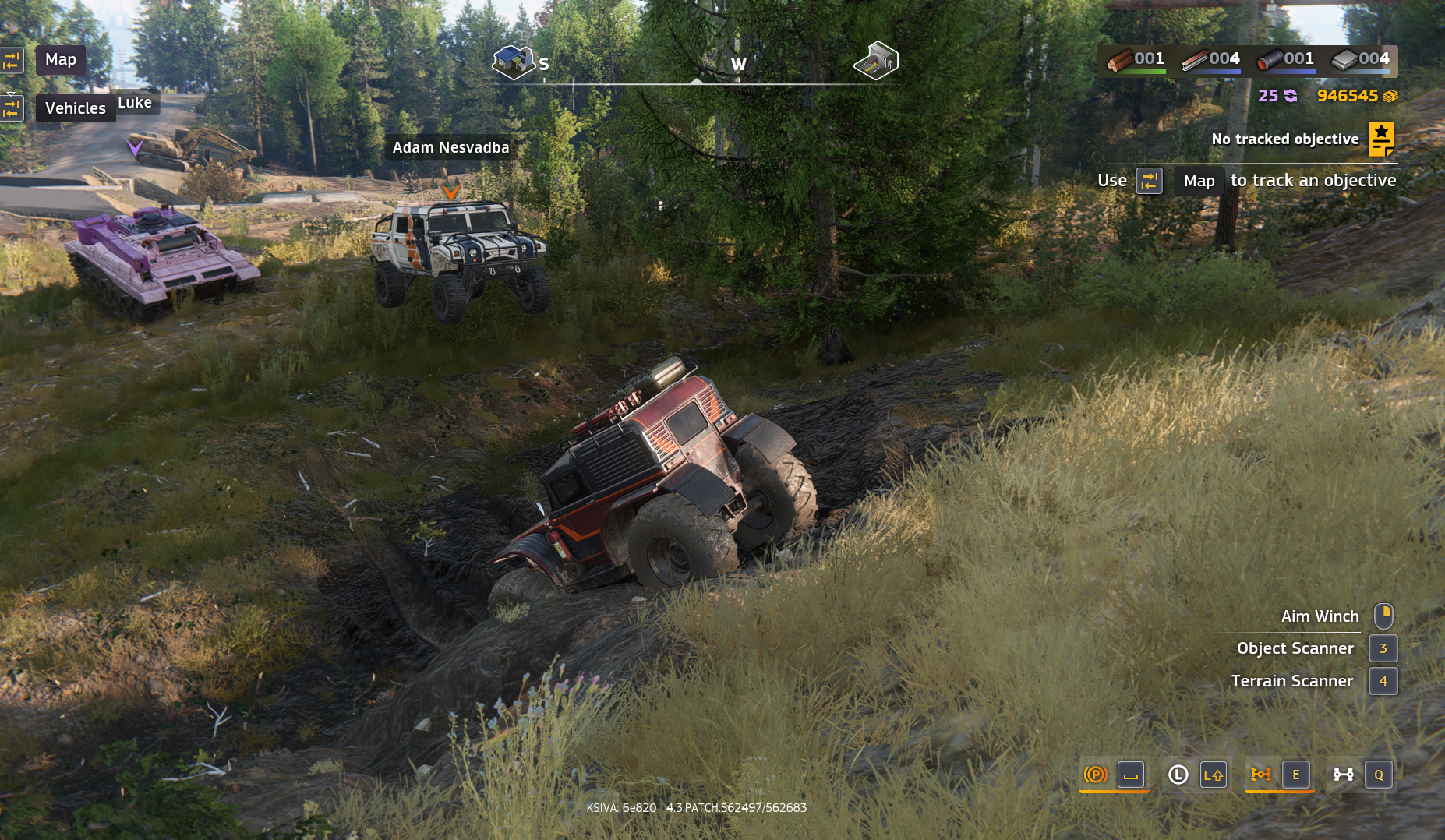Engage all-wheel drive using the E key button
This screenshot has width=1445, height=840.
click(1296, 775)
